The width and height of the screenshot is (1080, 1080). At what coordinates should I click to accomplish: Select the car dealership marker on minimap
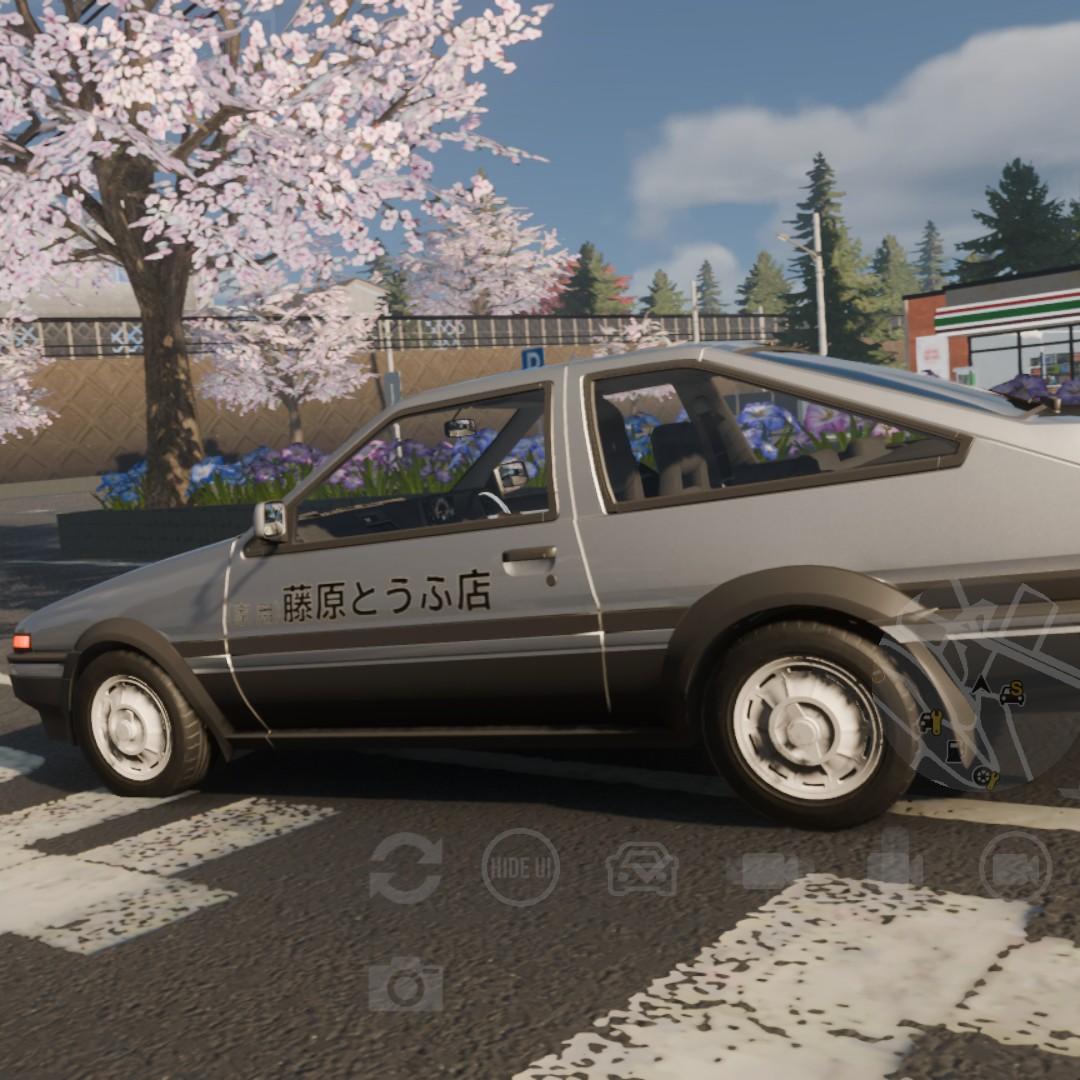(1012, 692)
